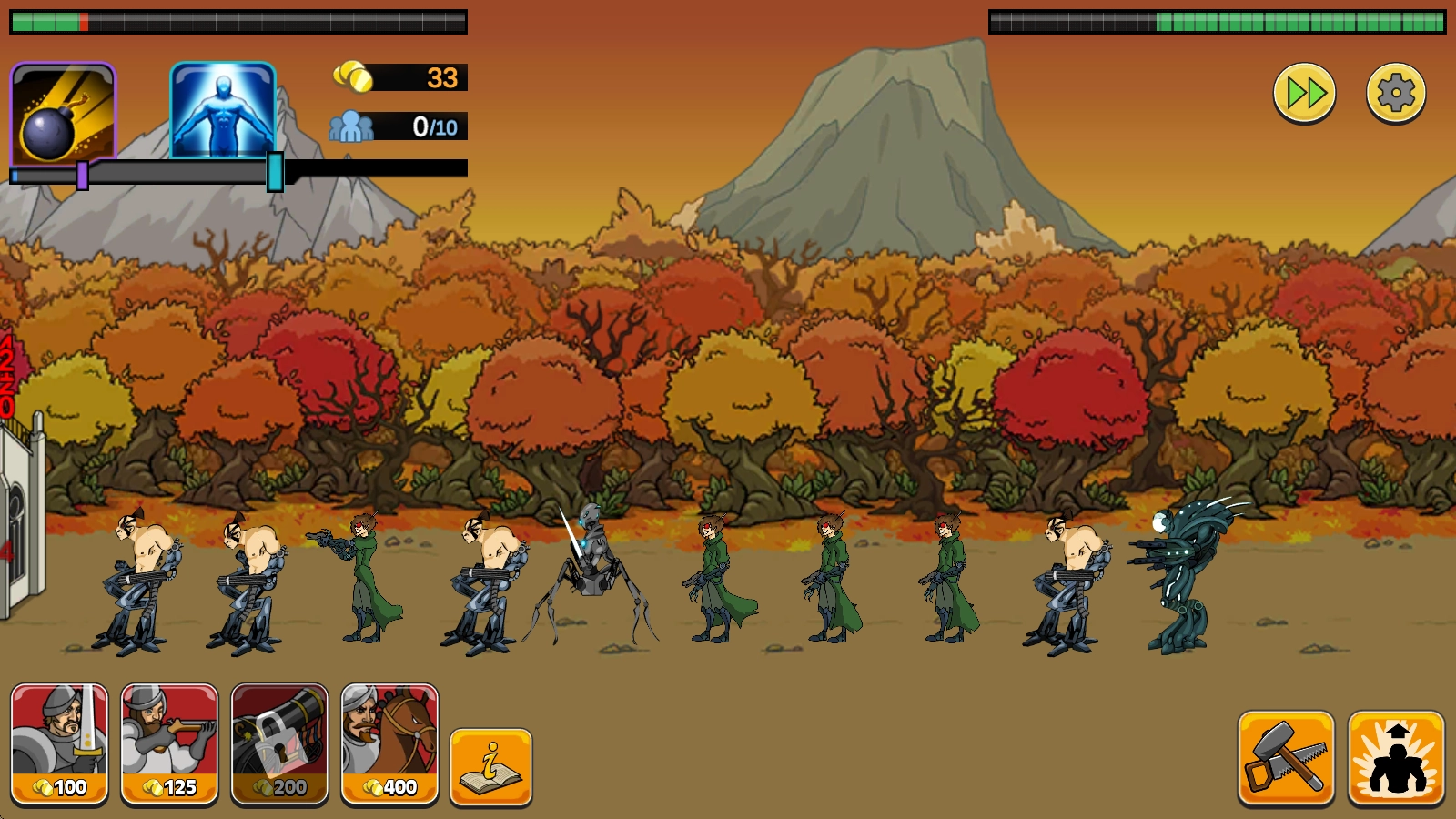Toggle fast-forward game speed
The height and width of the screenshot is (819, 1456).
point(1304,93)
